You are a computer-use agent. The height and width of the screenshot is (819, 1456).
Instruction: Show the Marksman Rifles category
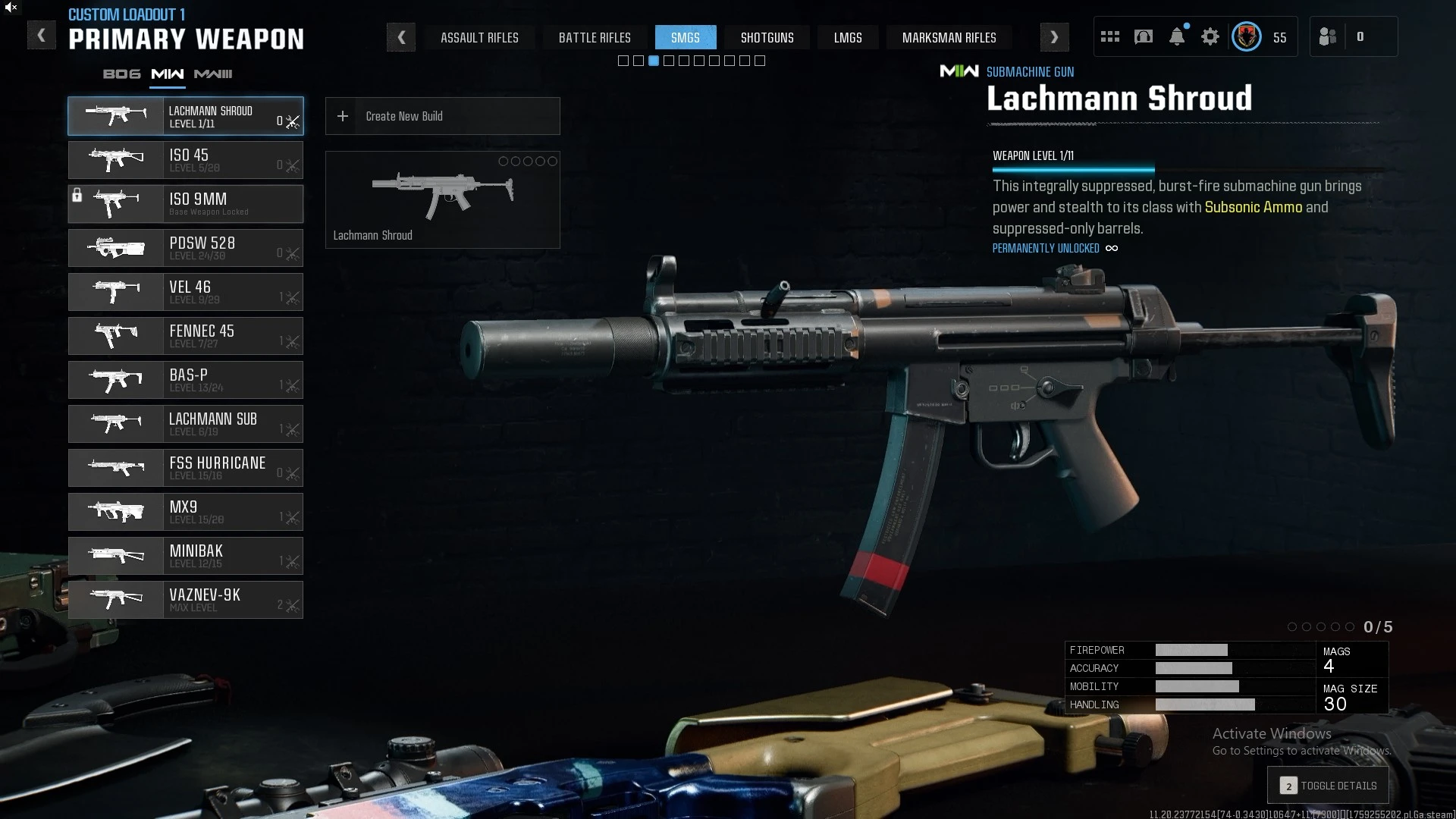949,37
